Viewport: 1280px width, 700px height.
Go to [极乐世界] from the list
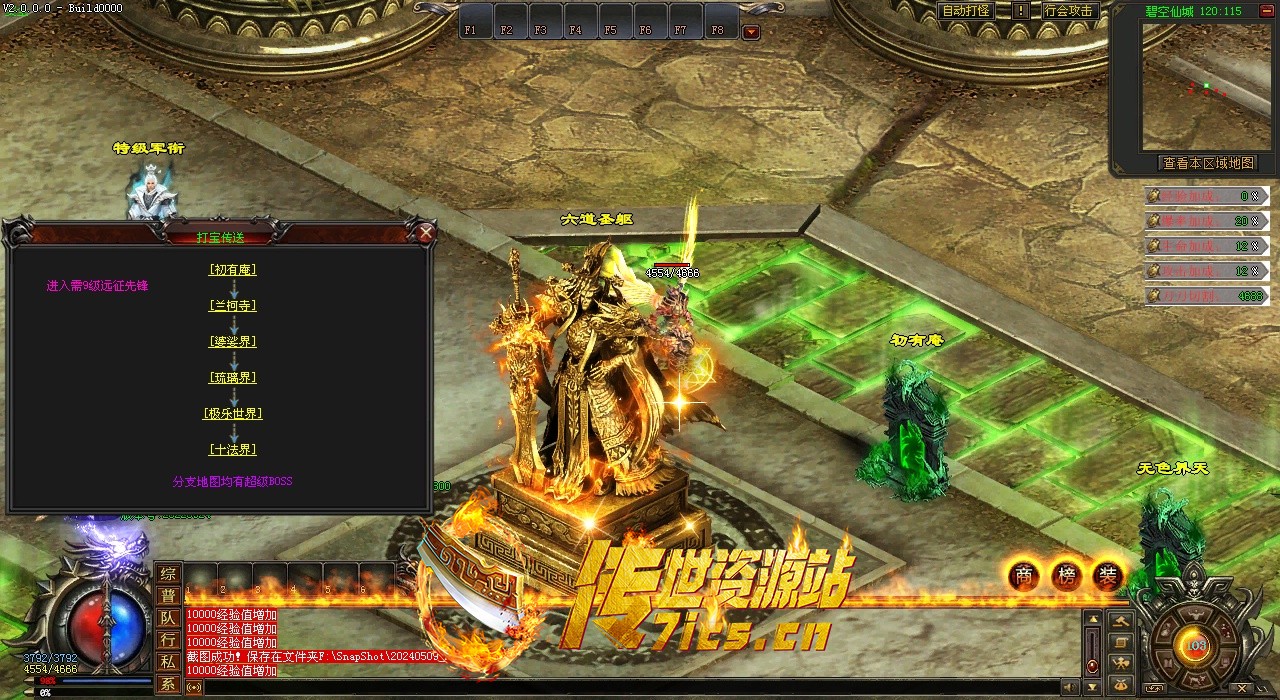pos(233,413)
